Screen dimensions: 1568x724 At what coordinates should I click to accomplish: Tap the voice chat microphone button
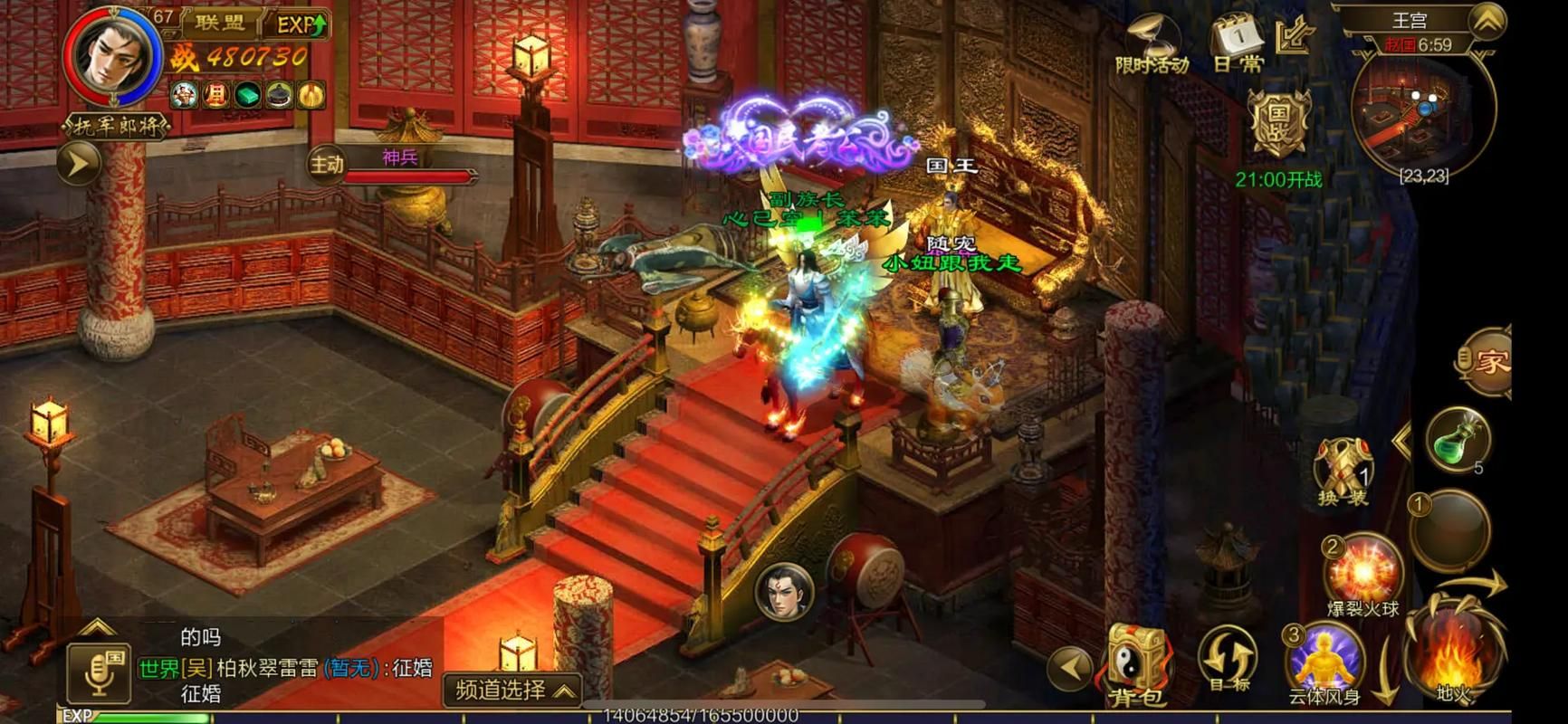(99, 673)
